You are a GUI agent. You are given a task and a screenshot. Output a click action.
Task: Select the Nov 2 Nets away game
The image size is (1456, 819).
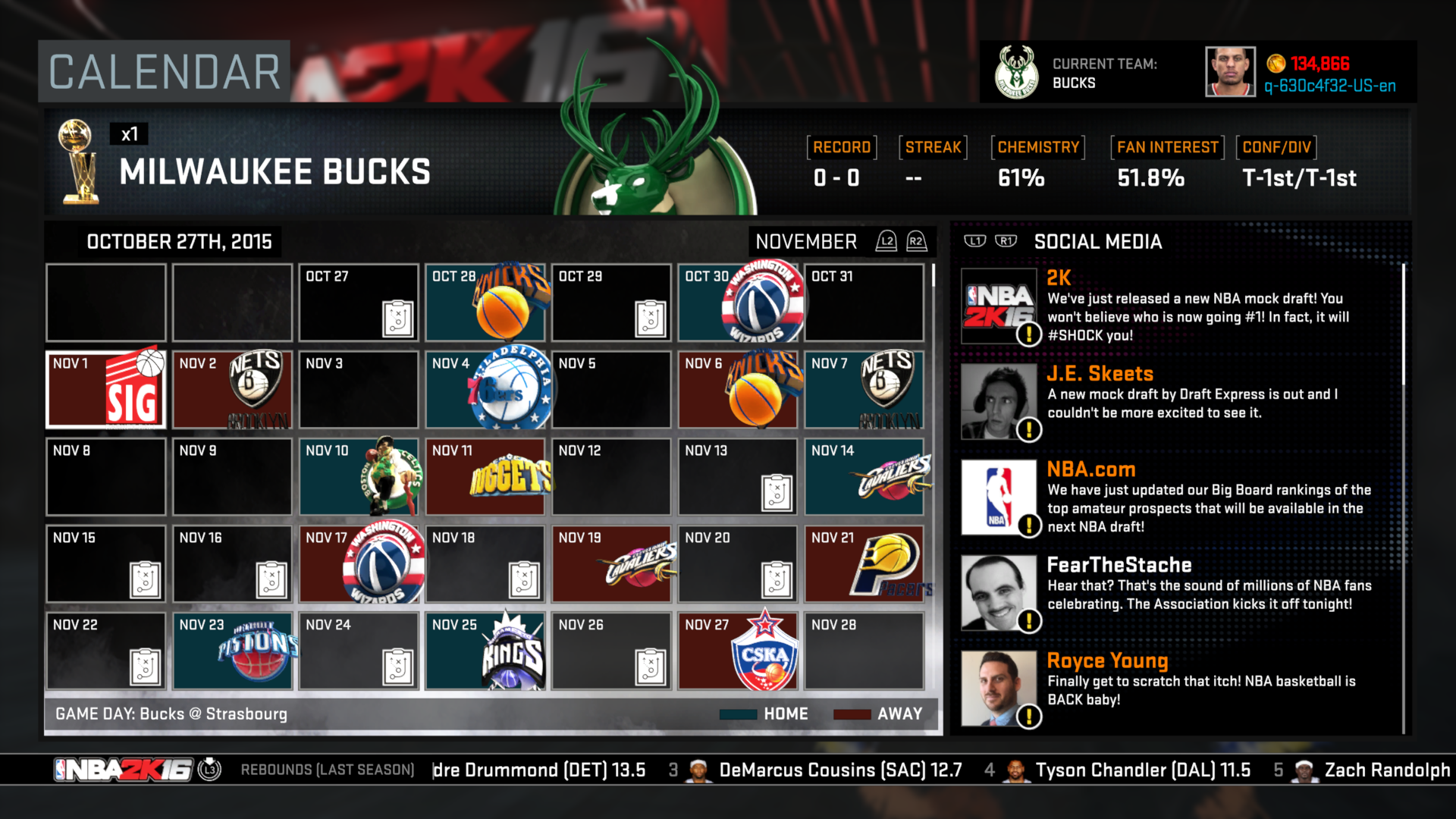coord(232,390)
